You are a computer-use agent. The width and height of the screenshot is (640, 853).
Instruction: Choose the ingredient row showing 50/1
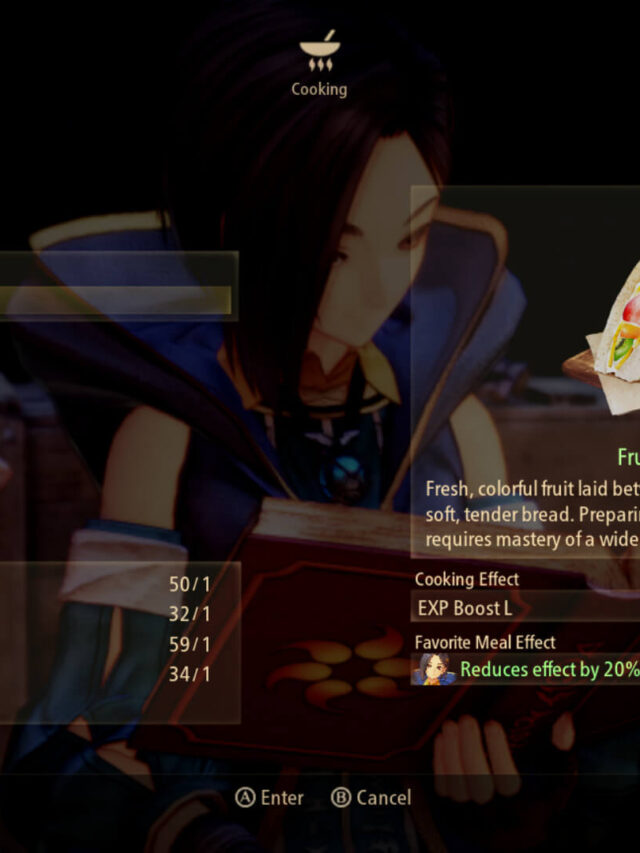120,584
